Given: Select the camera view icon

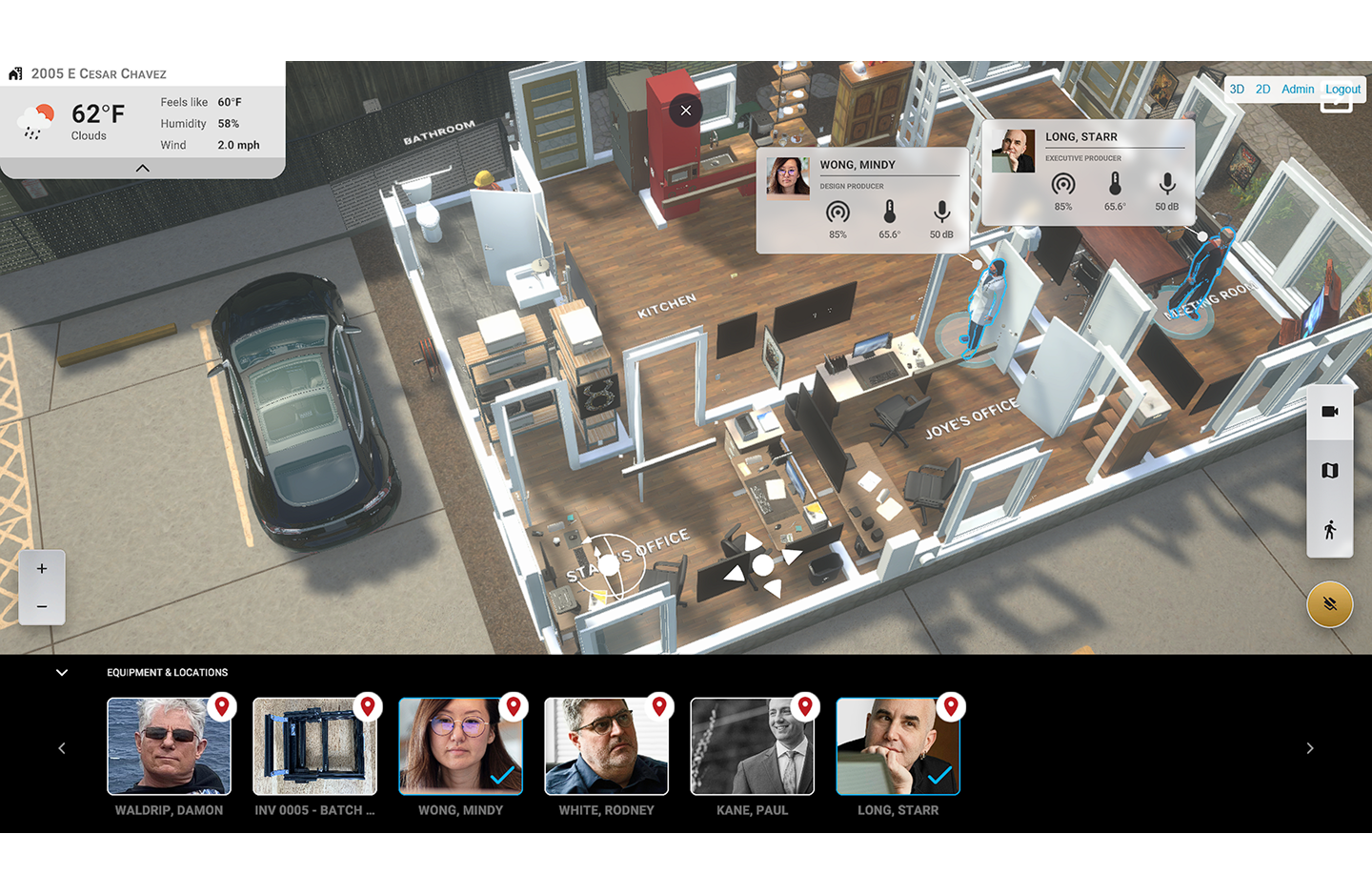Looking at the screenshot, I should pos(1329,411).
